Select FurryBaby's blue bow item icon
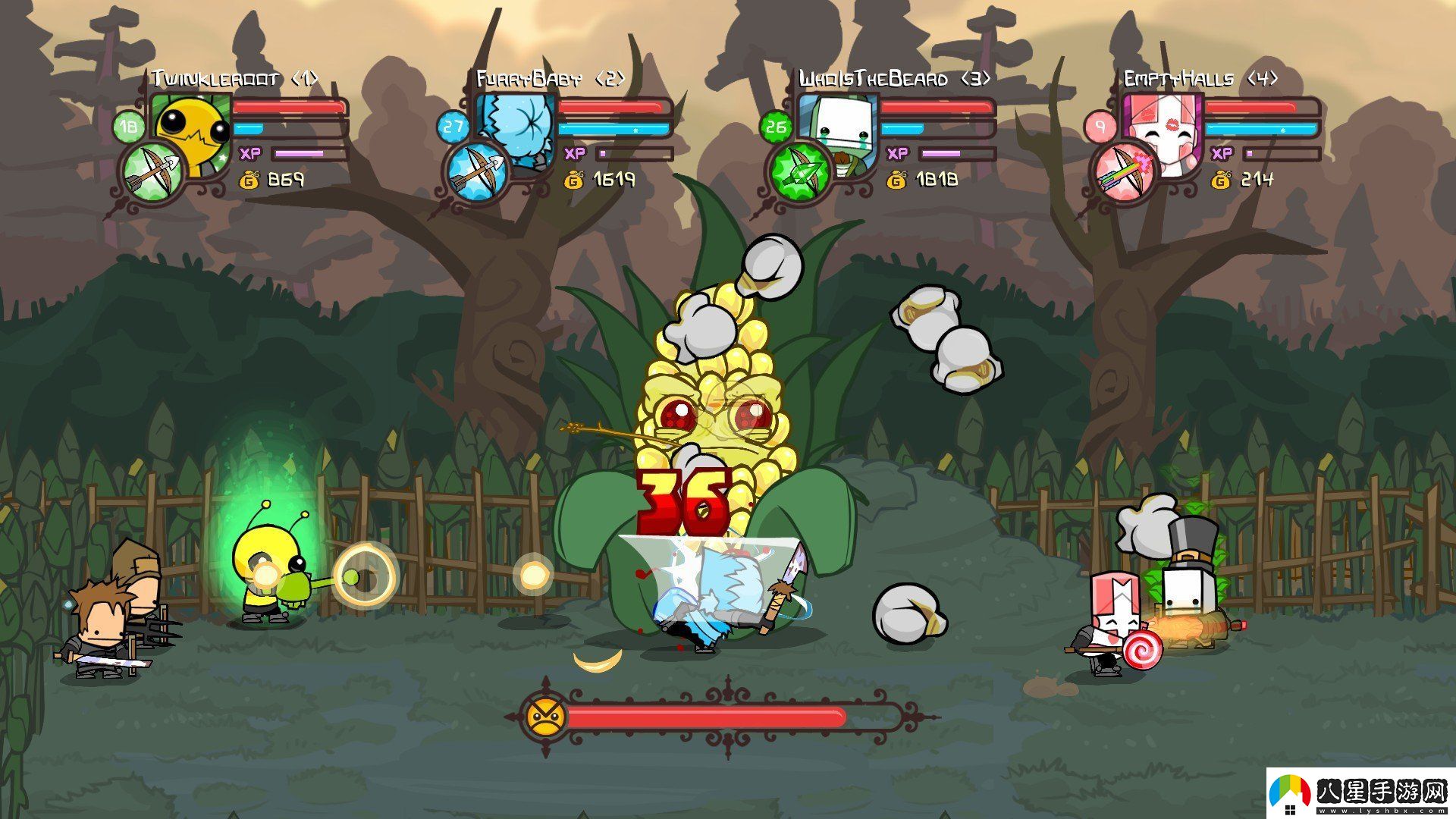The width and height of the screenshot is (1456, 819). [475, 172]
